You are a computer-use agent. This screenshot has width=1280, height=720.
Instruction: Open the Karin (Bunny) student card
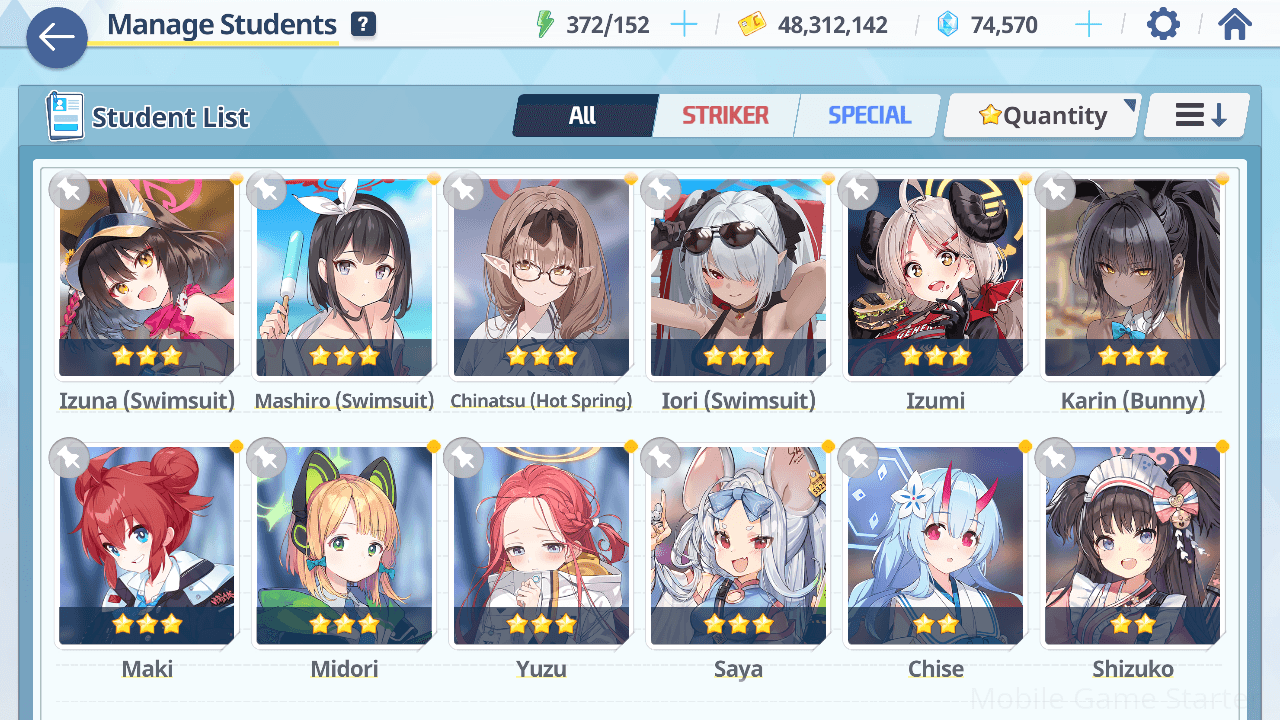(x=1132, y=278)
